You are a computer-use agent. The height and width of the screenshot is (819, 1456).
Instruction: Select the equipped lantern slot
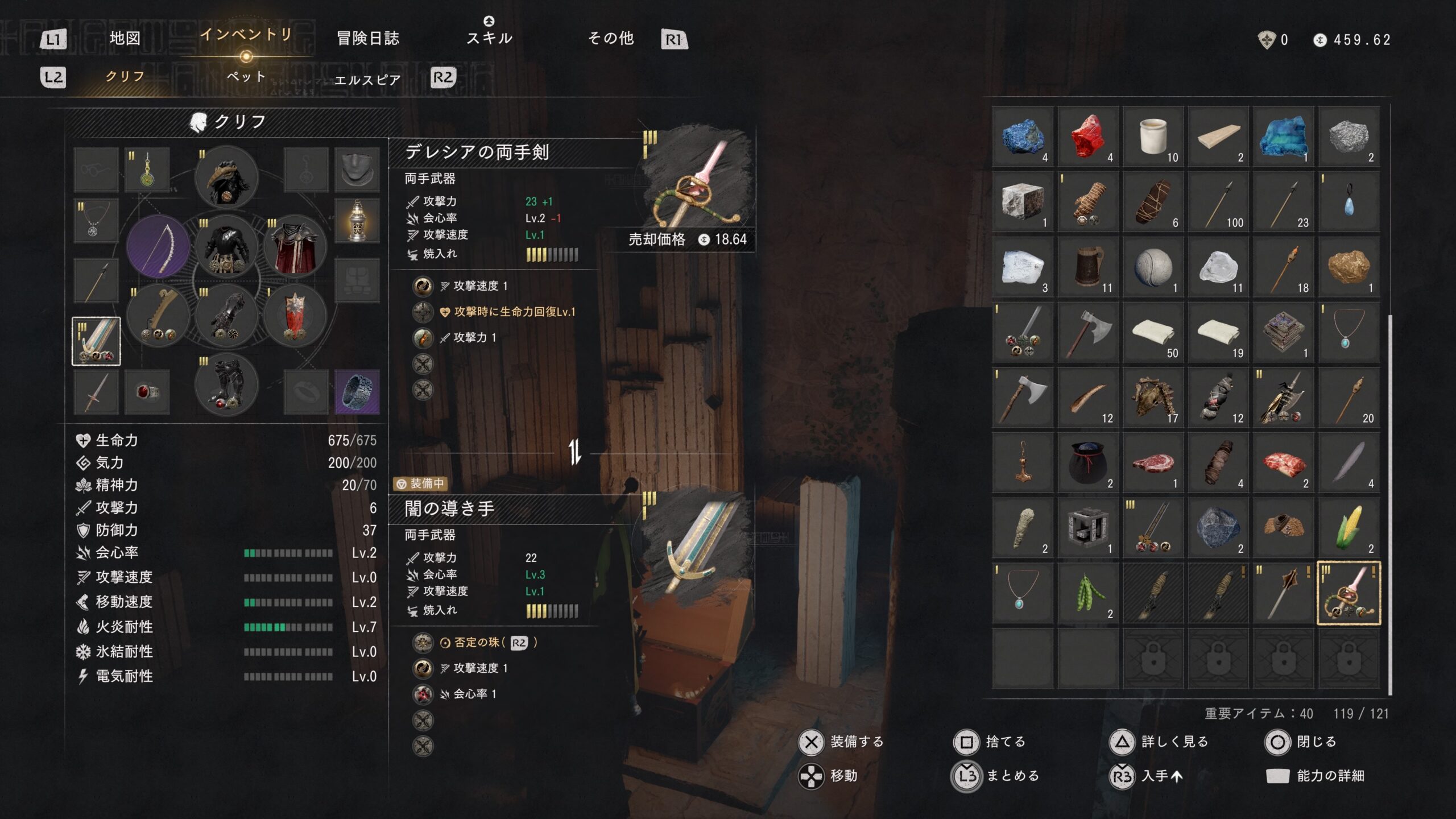pos(357,220)
